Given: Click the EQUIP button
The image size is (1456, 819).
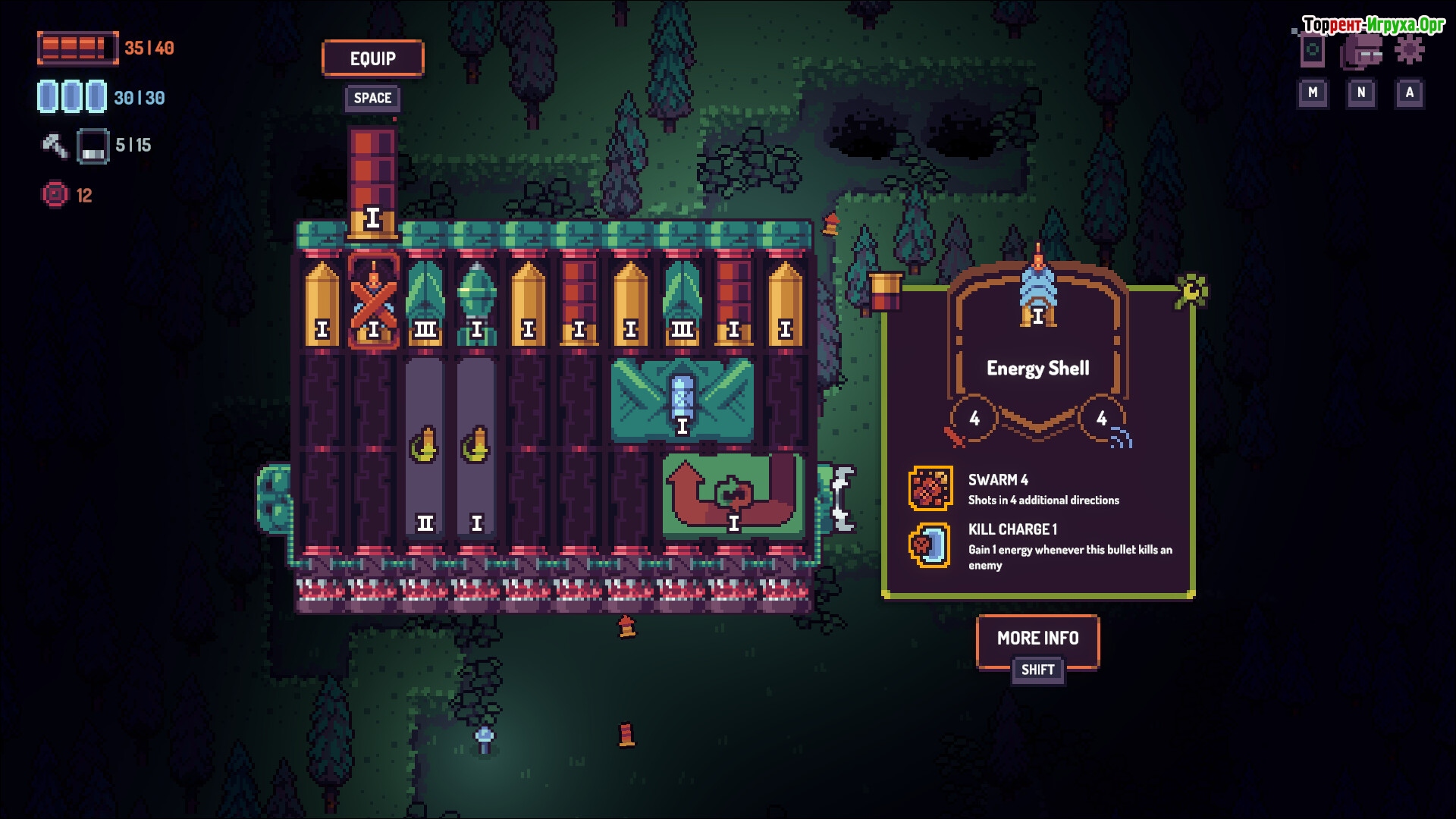Looking at the screenshot, I should 372,58.
